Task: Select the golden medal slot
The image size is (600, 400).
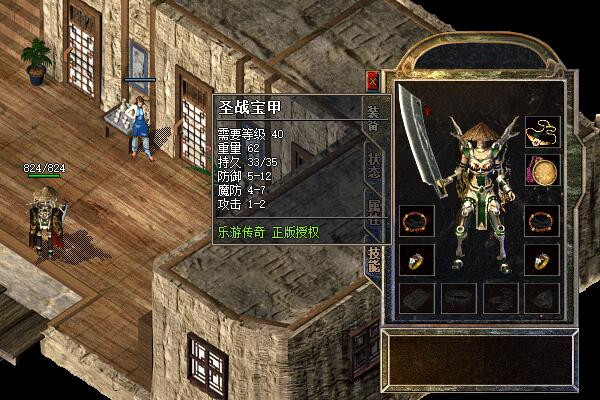Action: click(x=540, y=172)
